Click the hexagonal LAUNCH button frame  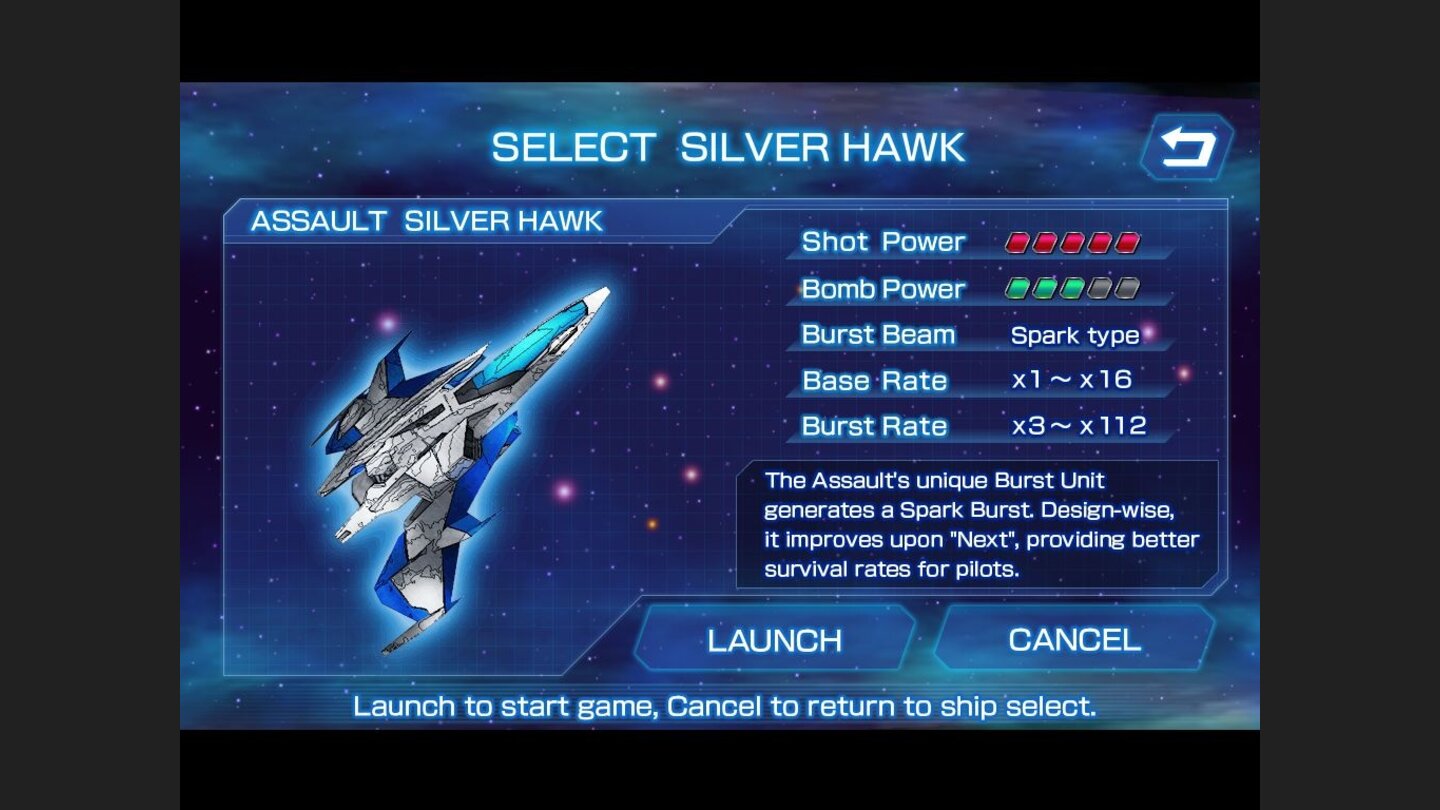[777, 639]
